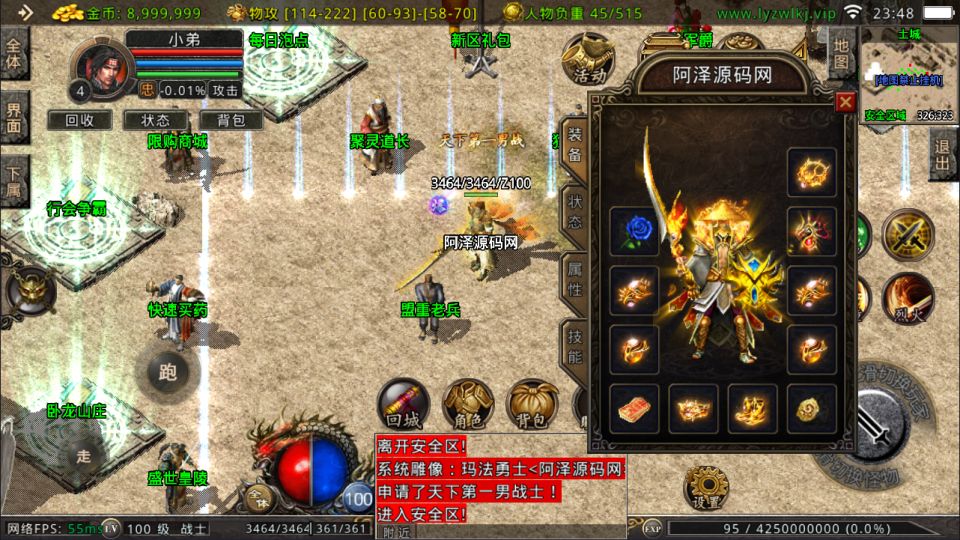The image size is (960, 540).
Task: Select the 技能 skills tab
Action: (x=575, y=344)
